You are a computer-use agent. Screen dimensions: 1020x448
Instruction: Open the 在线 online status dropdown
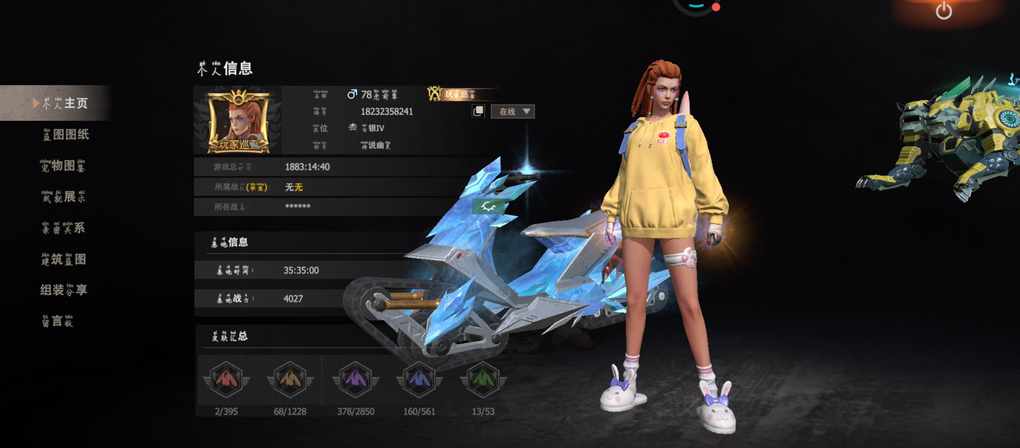(x=513, y=111)
